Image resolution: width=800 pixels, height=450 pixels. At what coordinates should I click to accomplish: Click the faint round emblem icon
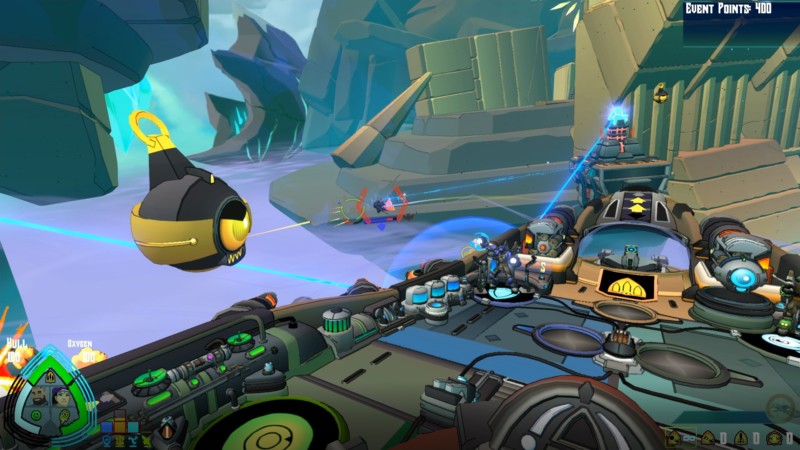(x=782, y=407)
